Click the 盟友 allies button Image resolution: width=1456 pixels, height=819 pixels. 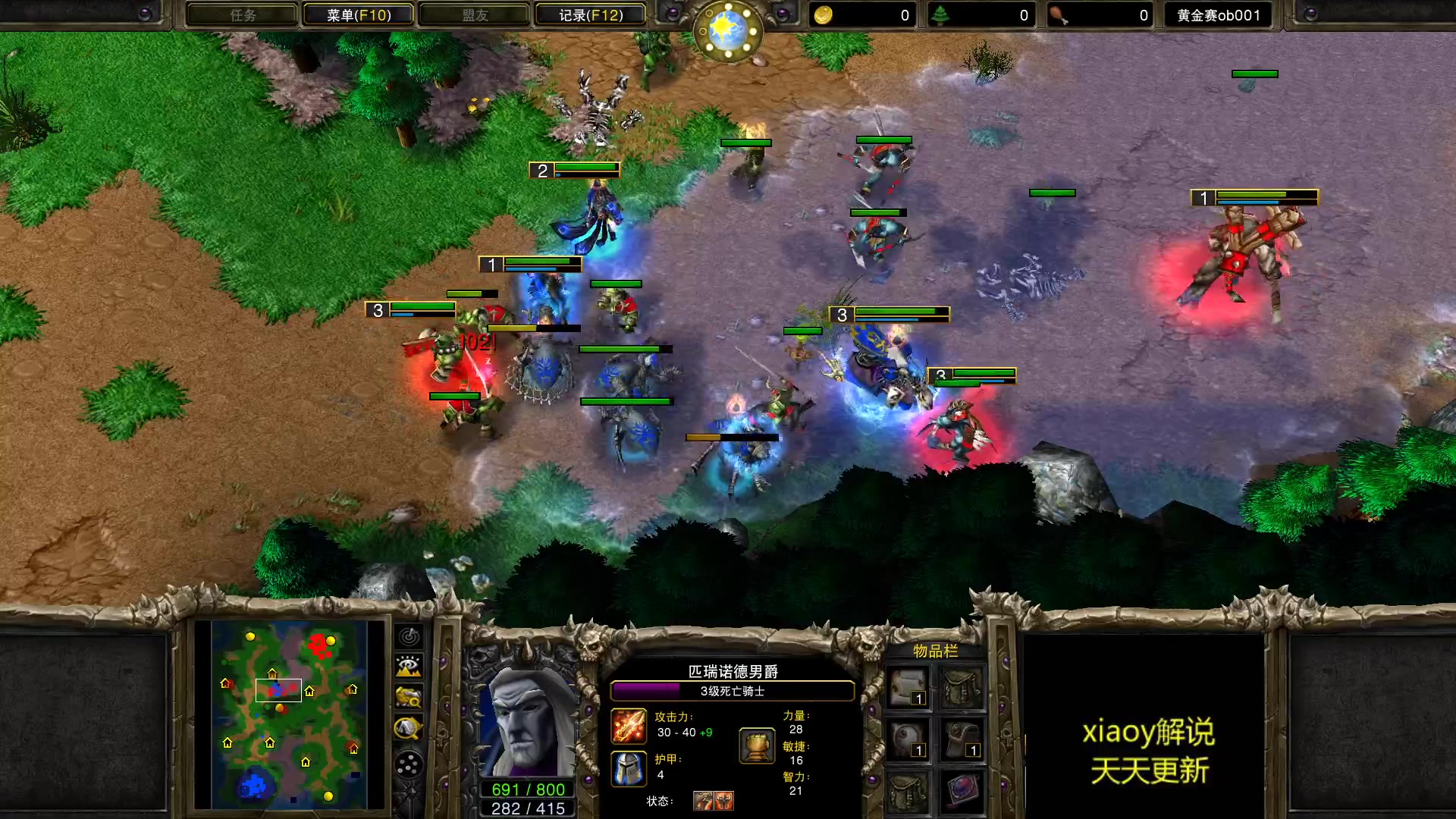tap(475, 14)
